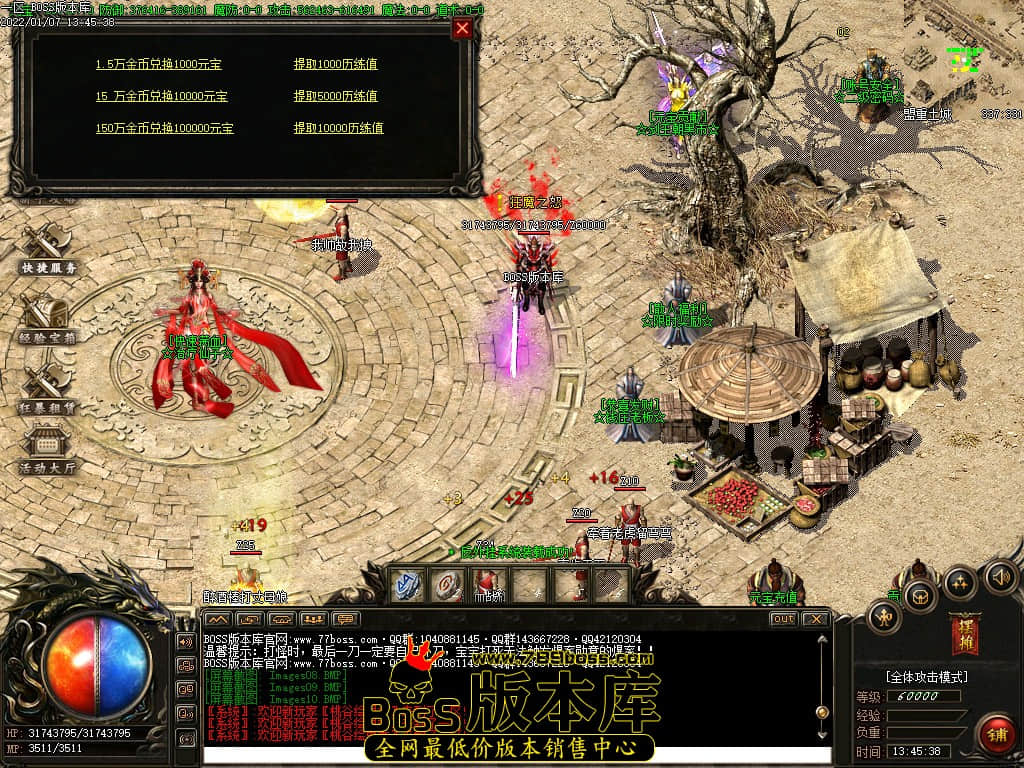The image size is (1024, 768).
Task: Open the character figure panel button
Action: pos(884,617)
